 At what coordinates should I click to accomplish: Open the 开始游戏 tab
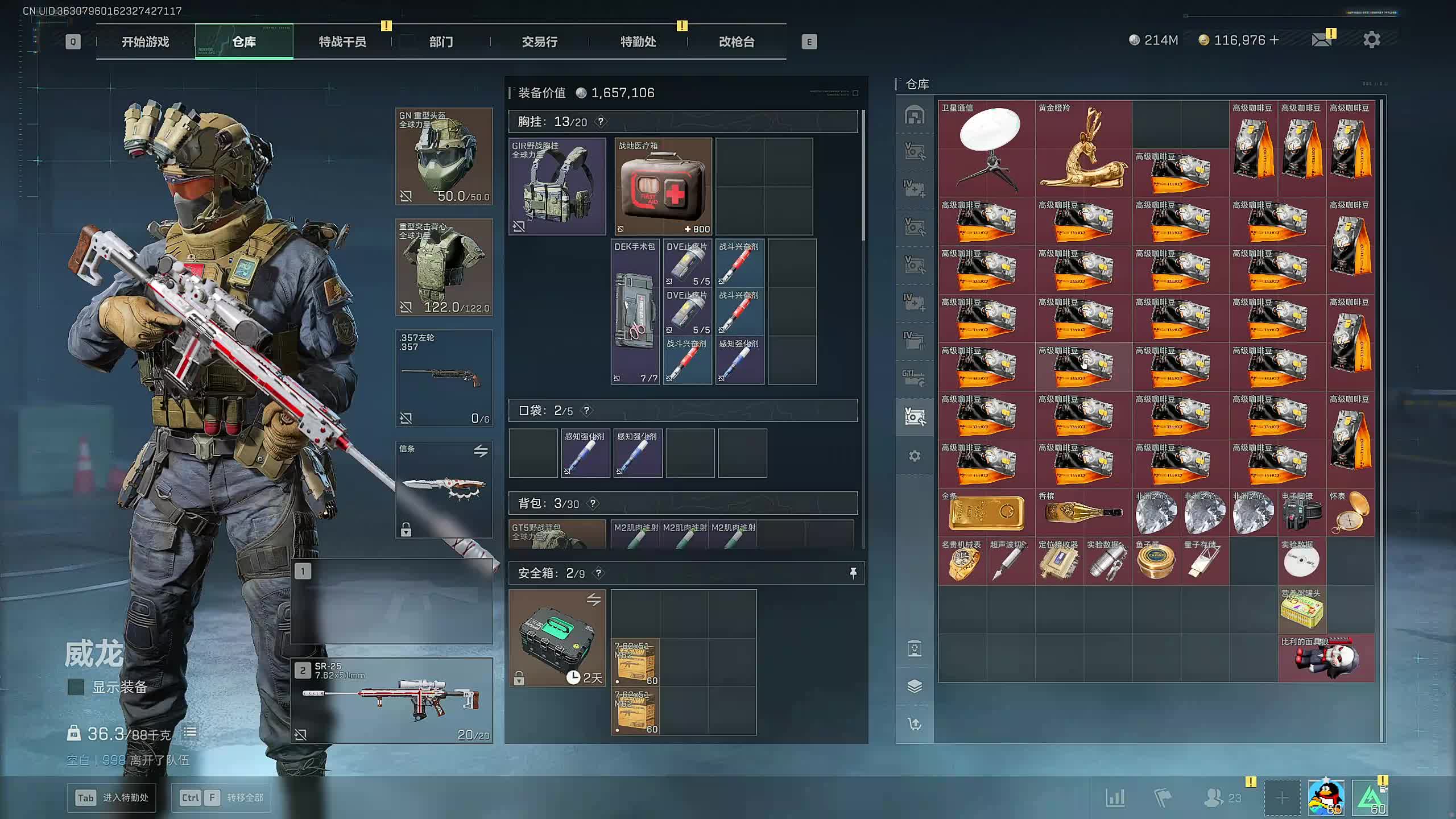click(145, 42)
